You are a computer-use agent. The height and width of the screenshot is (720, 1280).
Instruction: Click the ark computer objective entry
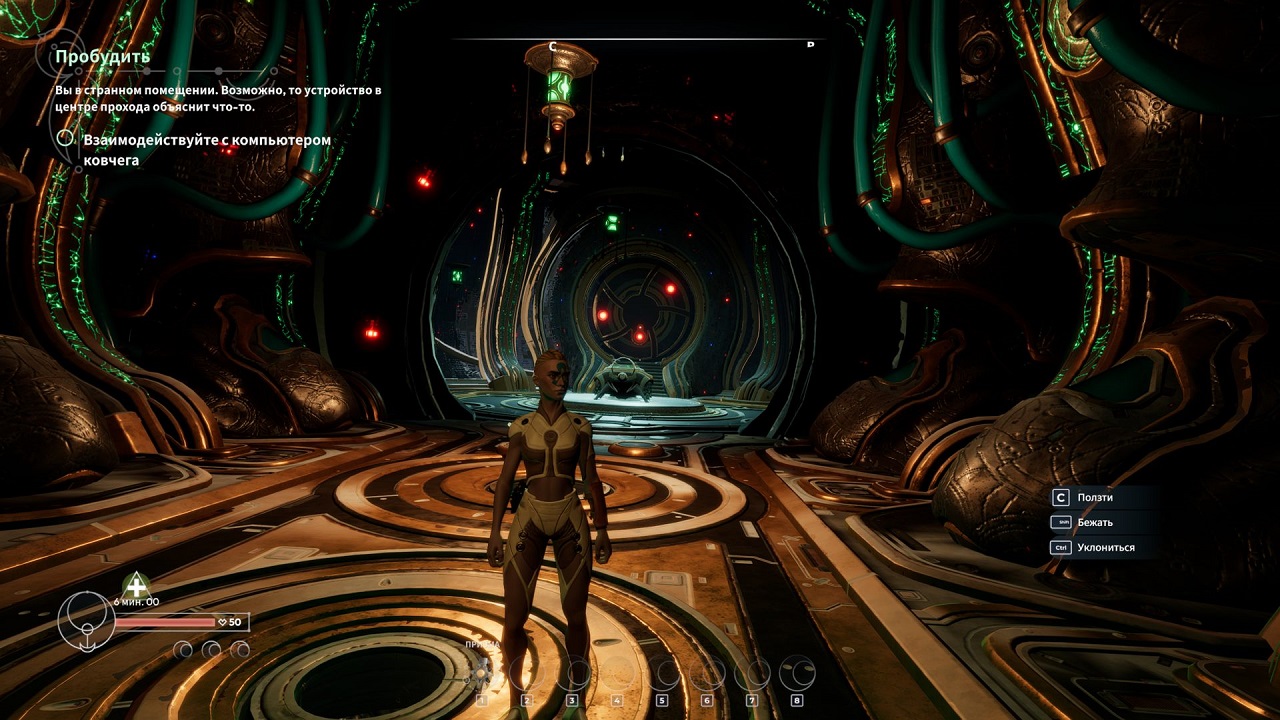pyautogui.click(x=206, y=149)
